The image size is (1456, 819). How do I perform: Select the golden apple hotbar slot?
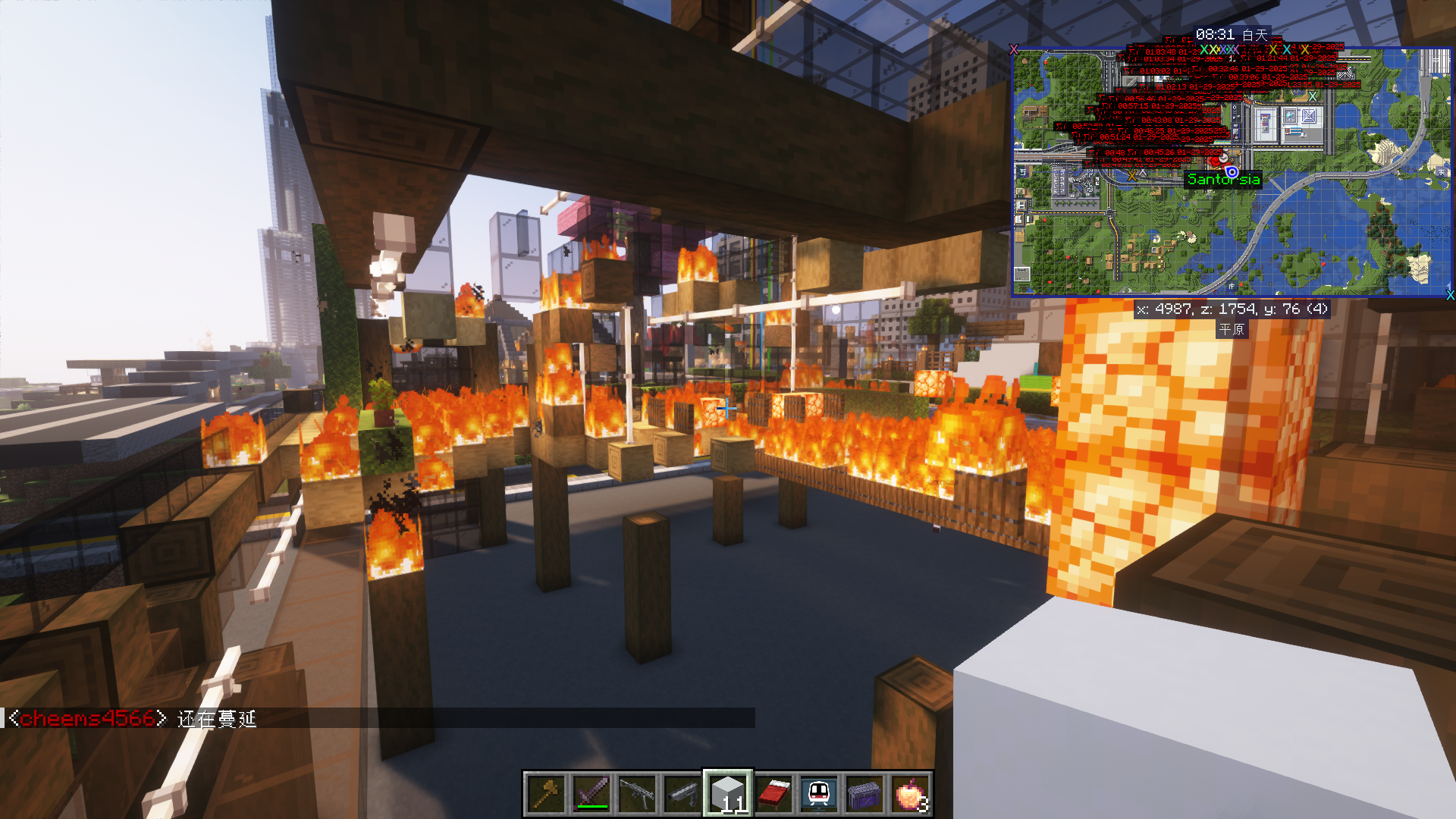pyautogui.click(x=910, y=794)
